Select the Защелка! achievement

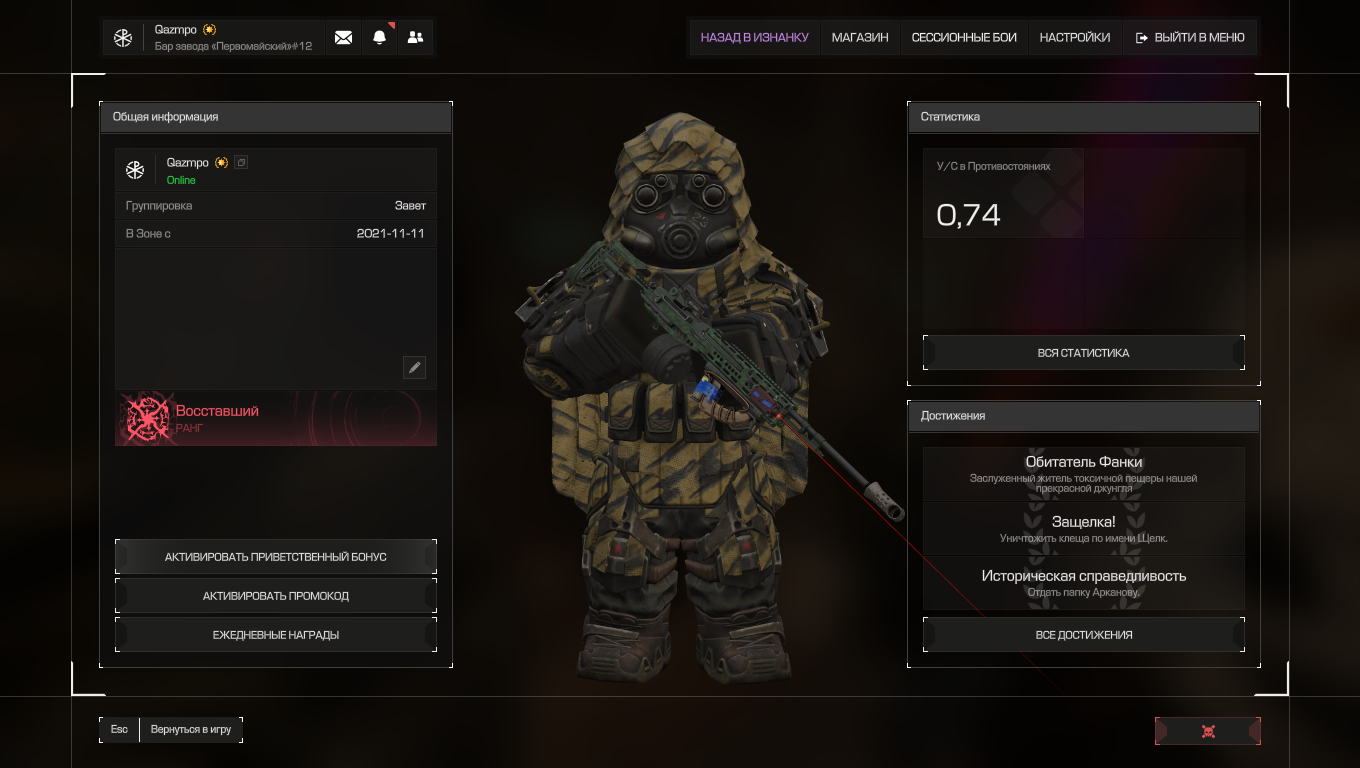1083,529
